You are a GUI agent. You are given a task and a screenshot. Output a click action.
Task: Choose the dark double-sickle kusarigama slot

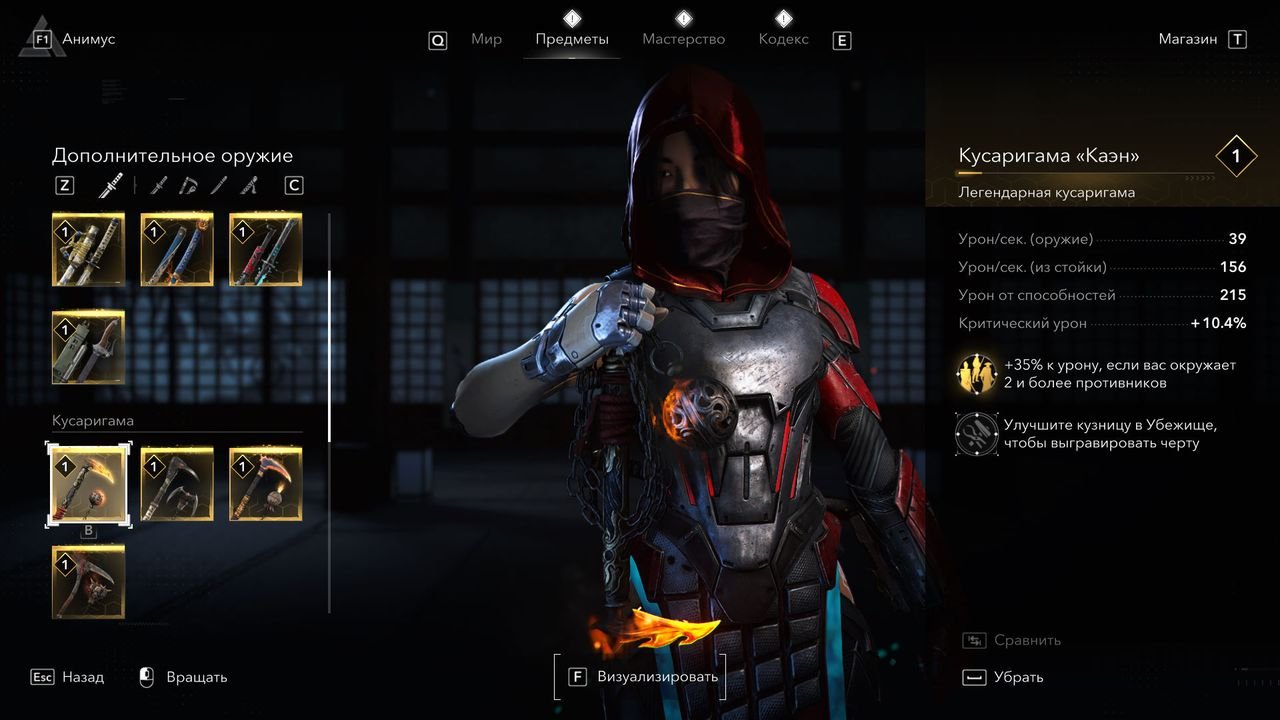click(x=177, y=484)
